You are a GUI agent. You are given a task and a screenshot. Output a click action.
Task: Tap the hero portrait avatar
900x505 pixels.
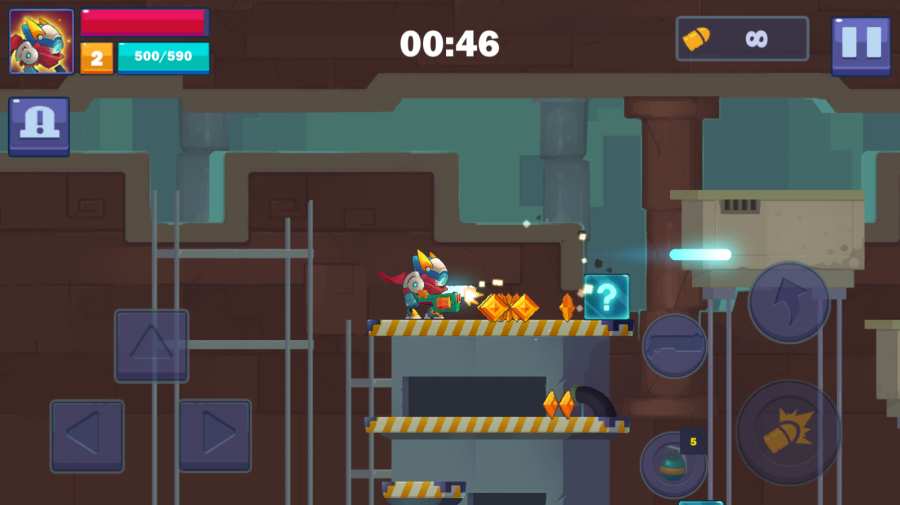tap(41, 42)
